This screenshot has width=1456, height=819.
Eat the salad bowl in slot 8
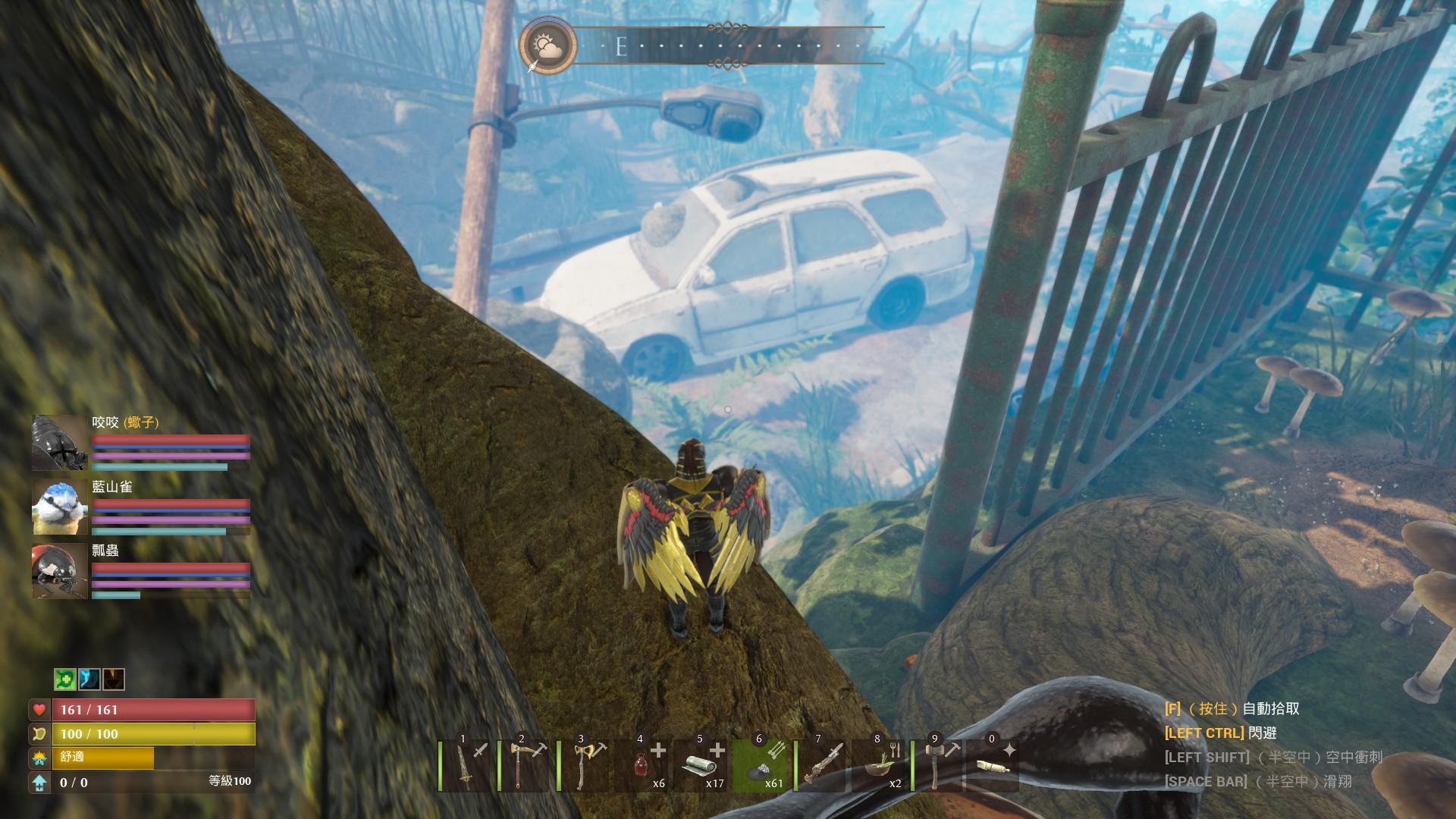coord(880,766)
